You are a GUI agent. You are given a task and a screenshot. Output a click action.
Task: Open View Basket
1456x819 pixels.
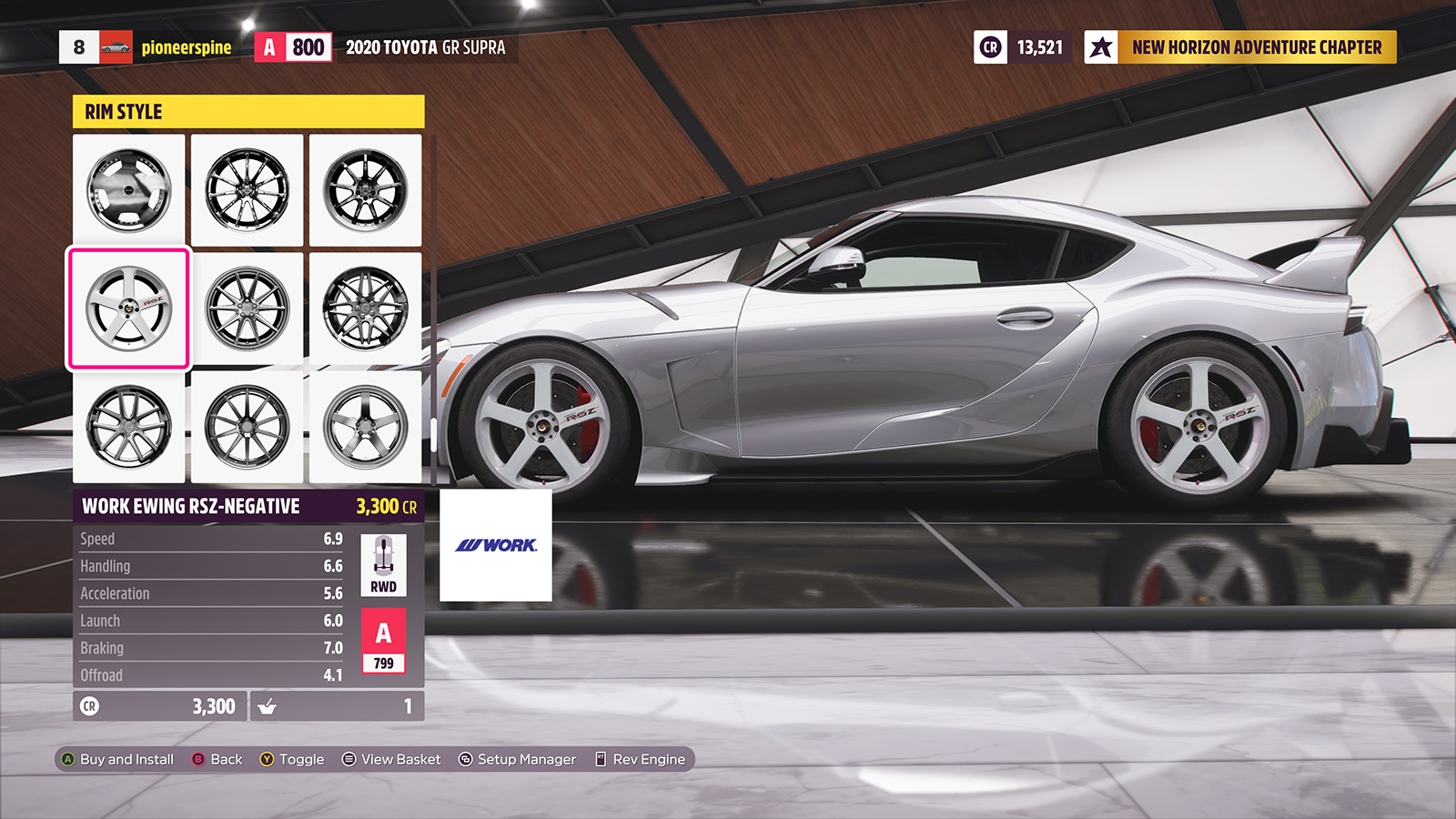coord(391,759)
